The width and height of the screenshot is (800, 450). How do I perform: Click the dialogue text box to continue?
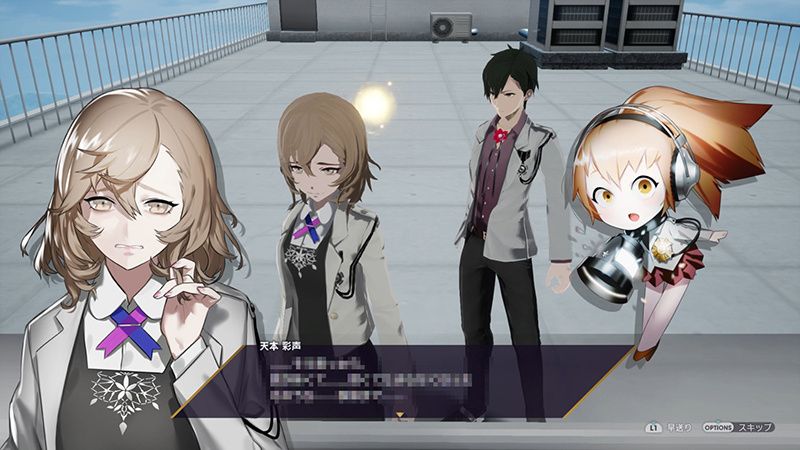tap(400, 382)
